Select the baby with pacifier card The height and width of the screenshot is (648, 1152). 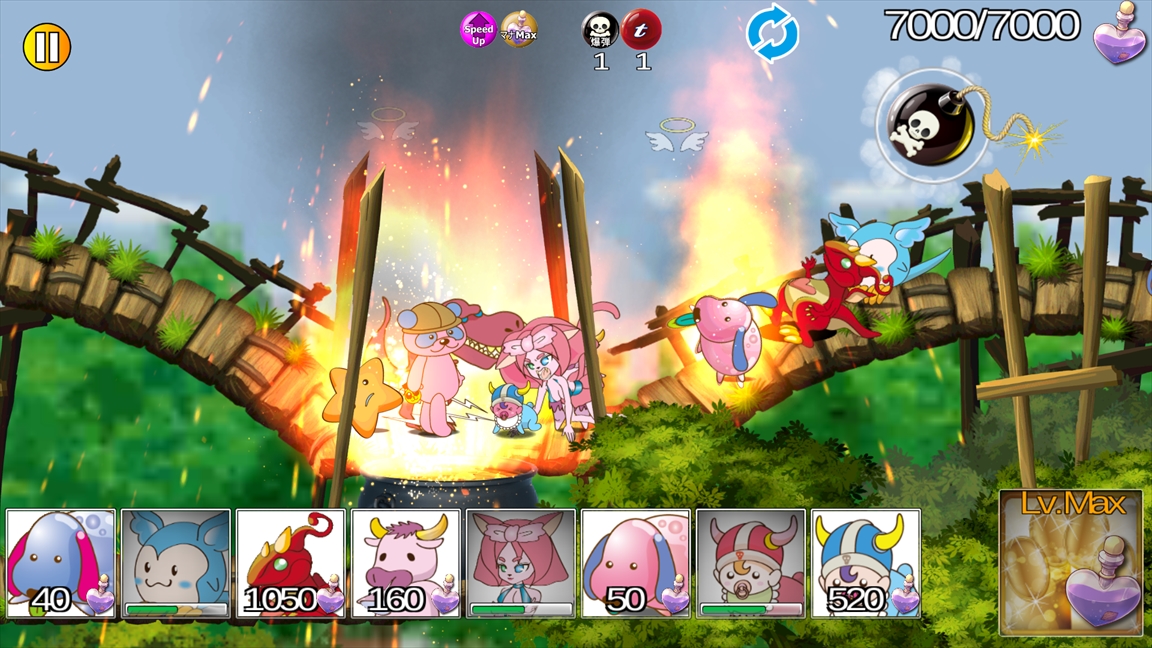pos(751,563)
